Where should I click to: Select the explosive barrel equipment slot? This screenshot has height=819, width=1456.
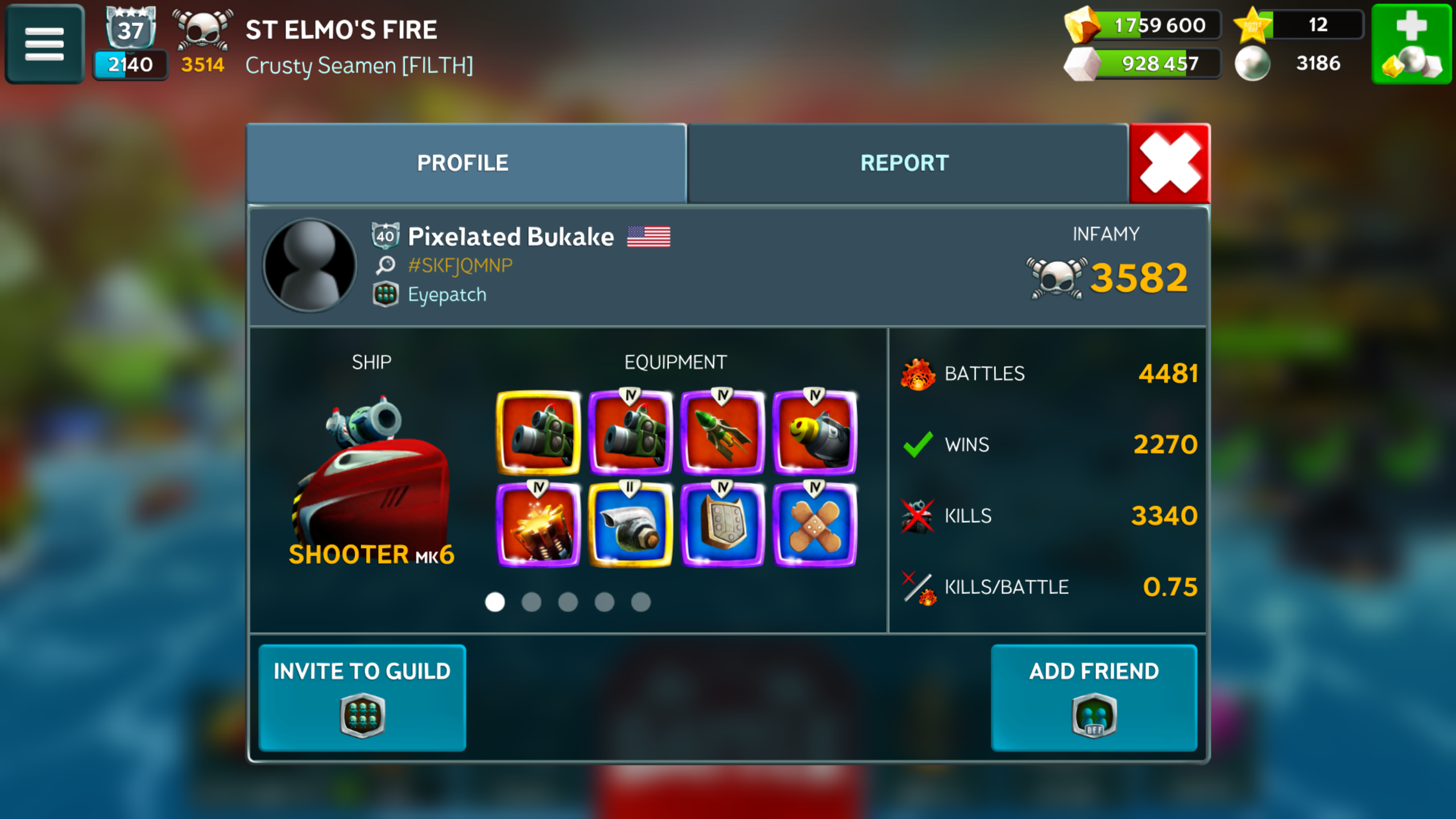pyautogui.click(x=538, y=525)
